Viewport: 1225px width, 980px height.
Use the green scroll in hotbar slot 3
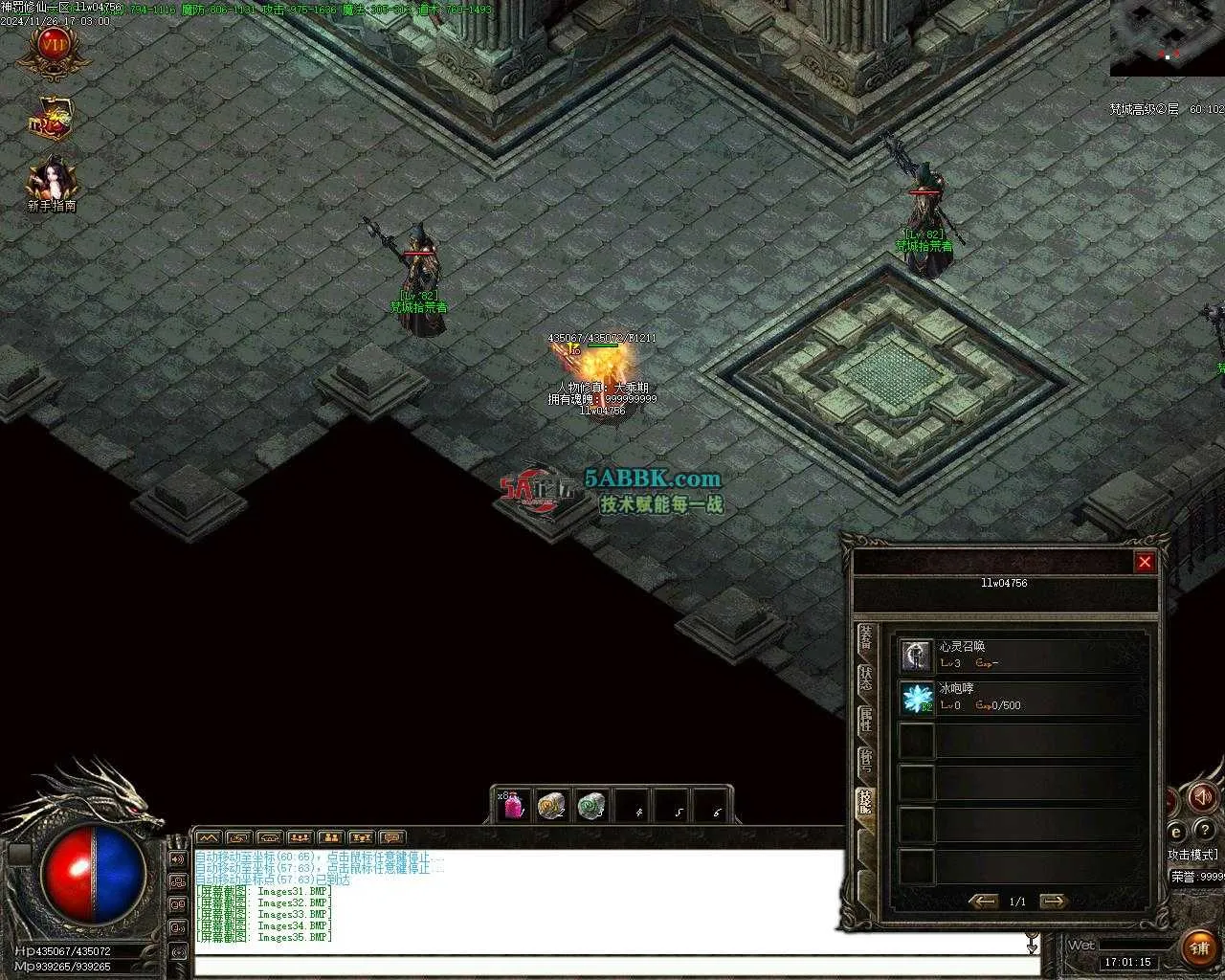pos(591,806)
